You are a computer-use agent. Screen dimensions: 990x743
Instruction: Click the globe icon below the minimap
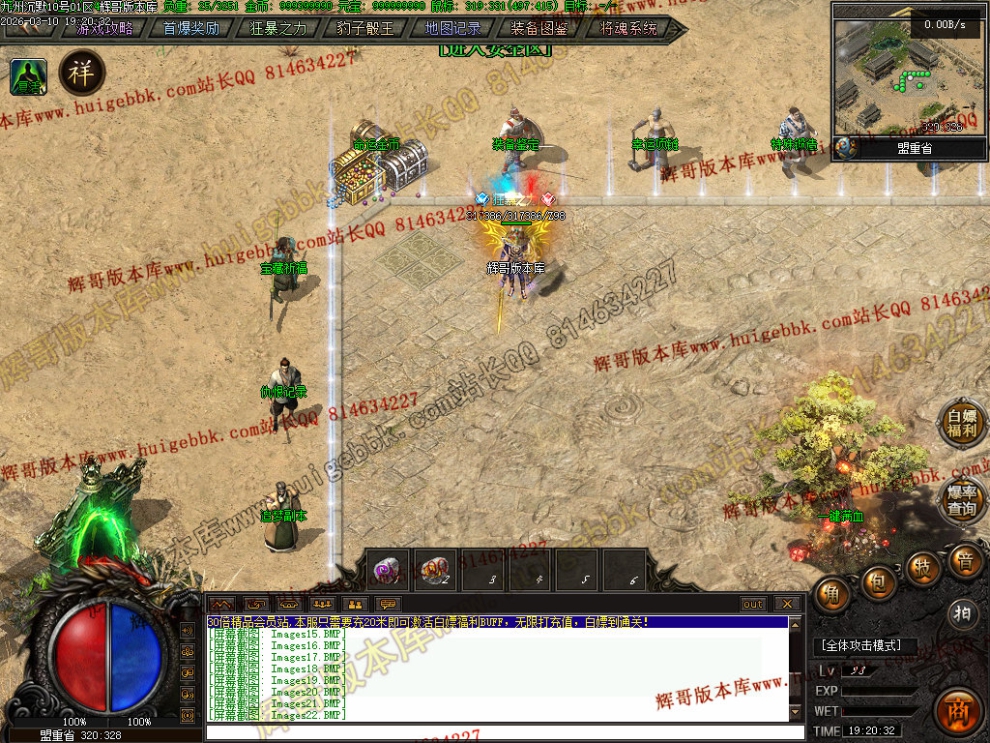coord(846,148)
